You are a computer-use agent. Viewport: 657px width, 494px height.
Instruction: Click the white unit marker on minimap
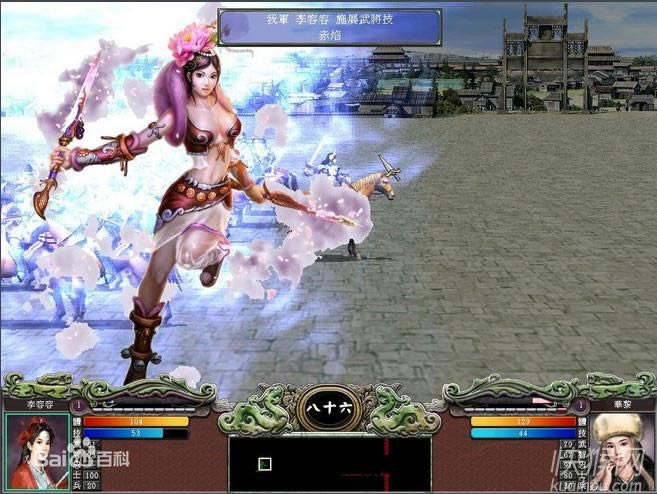click(x=265, y=464)
